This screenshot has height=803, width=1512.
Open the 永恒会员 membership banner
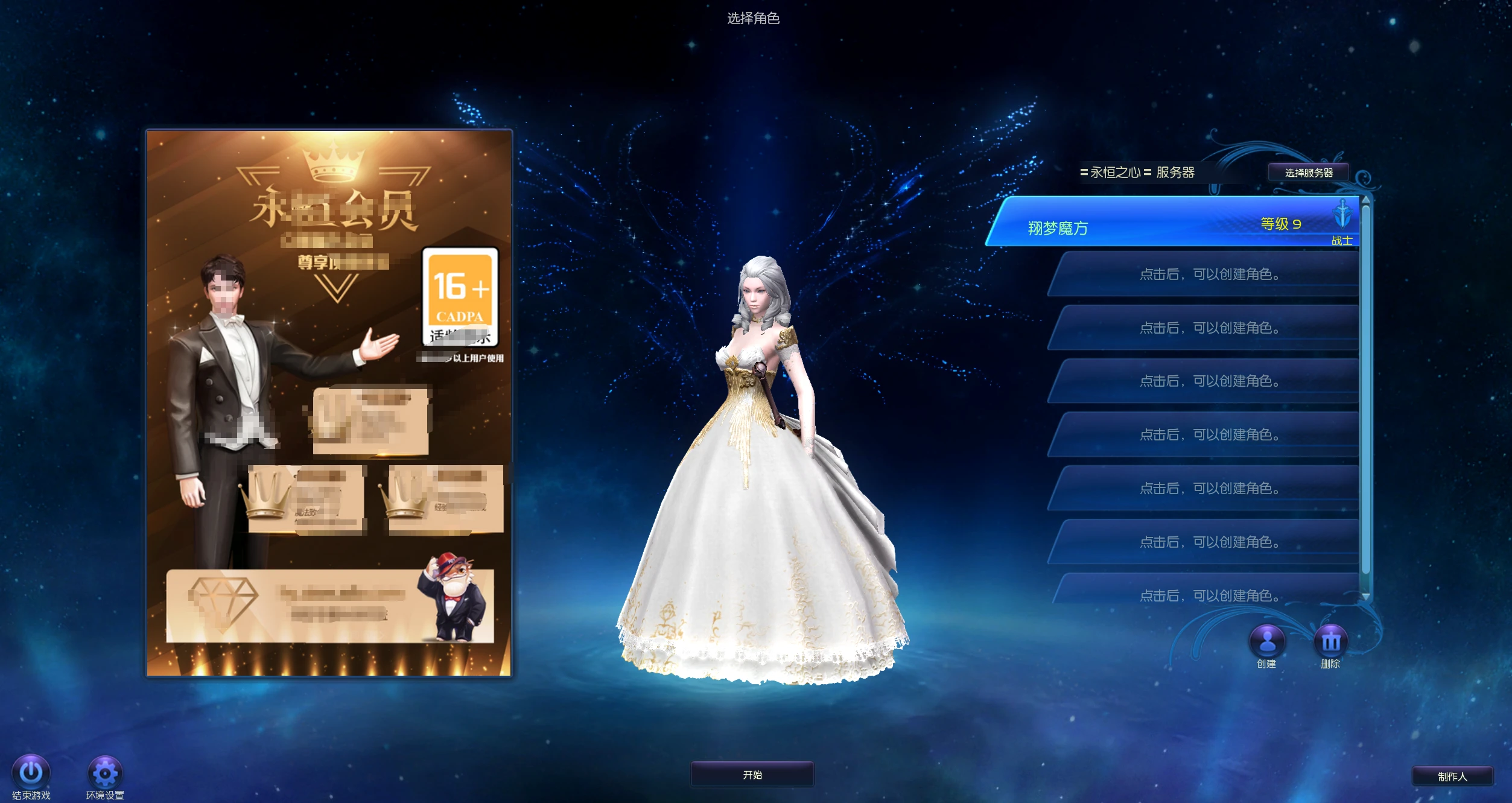(x=329, y=402)
